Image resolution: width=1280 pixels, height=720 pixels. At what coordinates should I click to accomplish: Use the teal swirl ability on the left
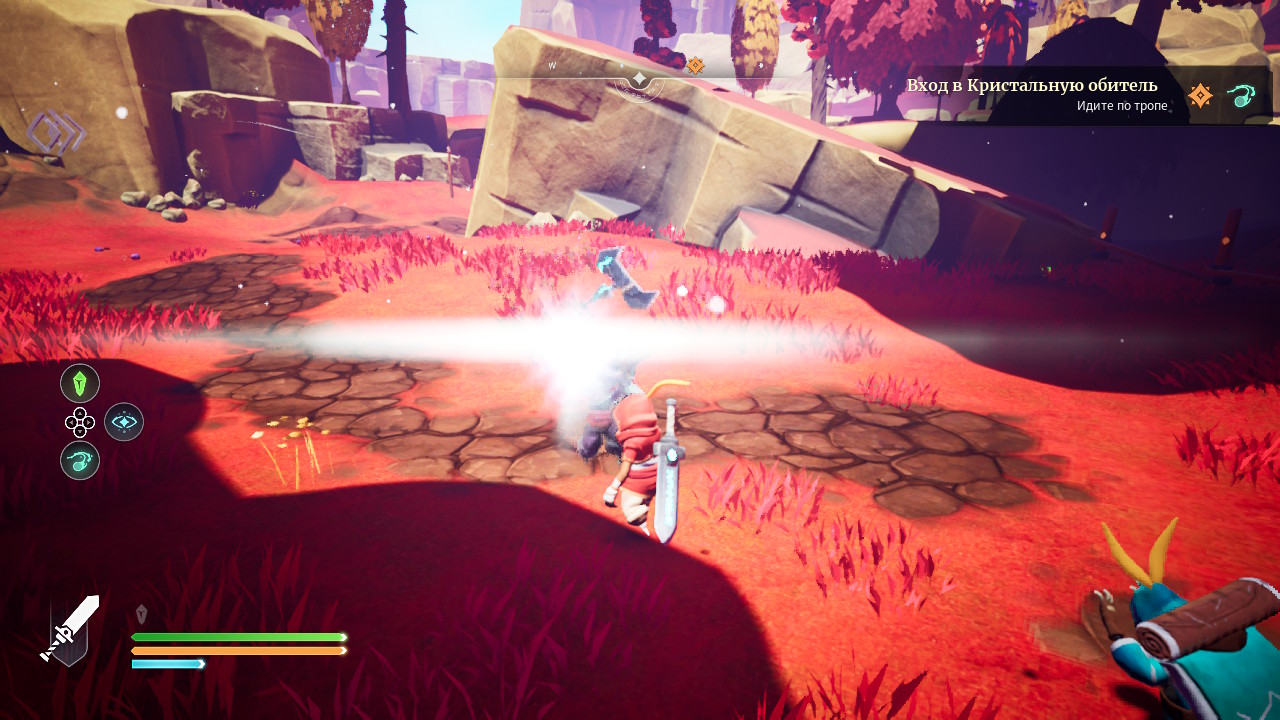point(80,460)
